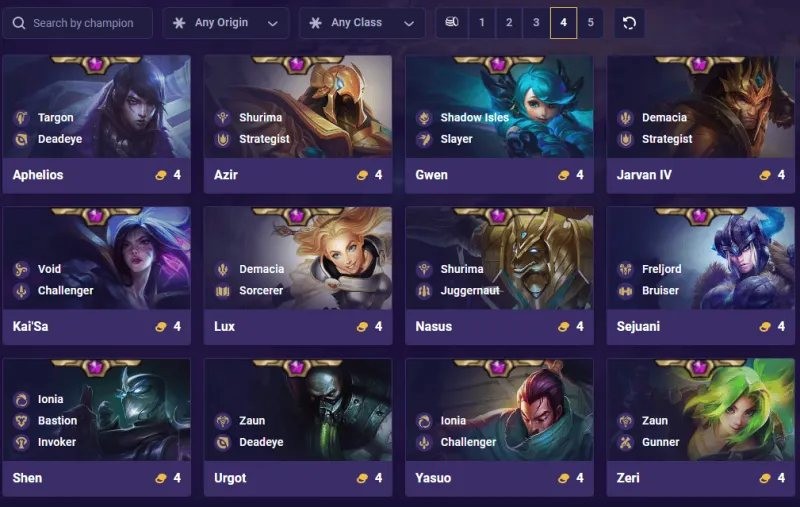The width and height of the screenshot is (800, 507).
Task: Select the Zeri champion card
Action: (700, 427)
